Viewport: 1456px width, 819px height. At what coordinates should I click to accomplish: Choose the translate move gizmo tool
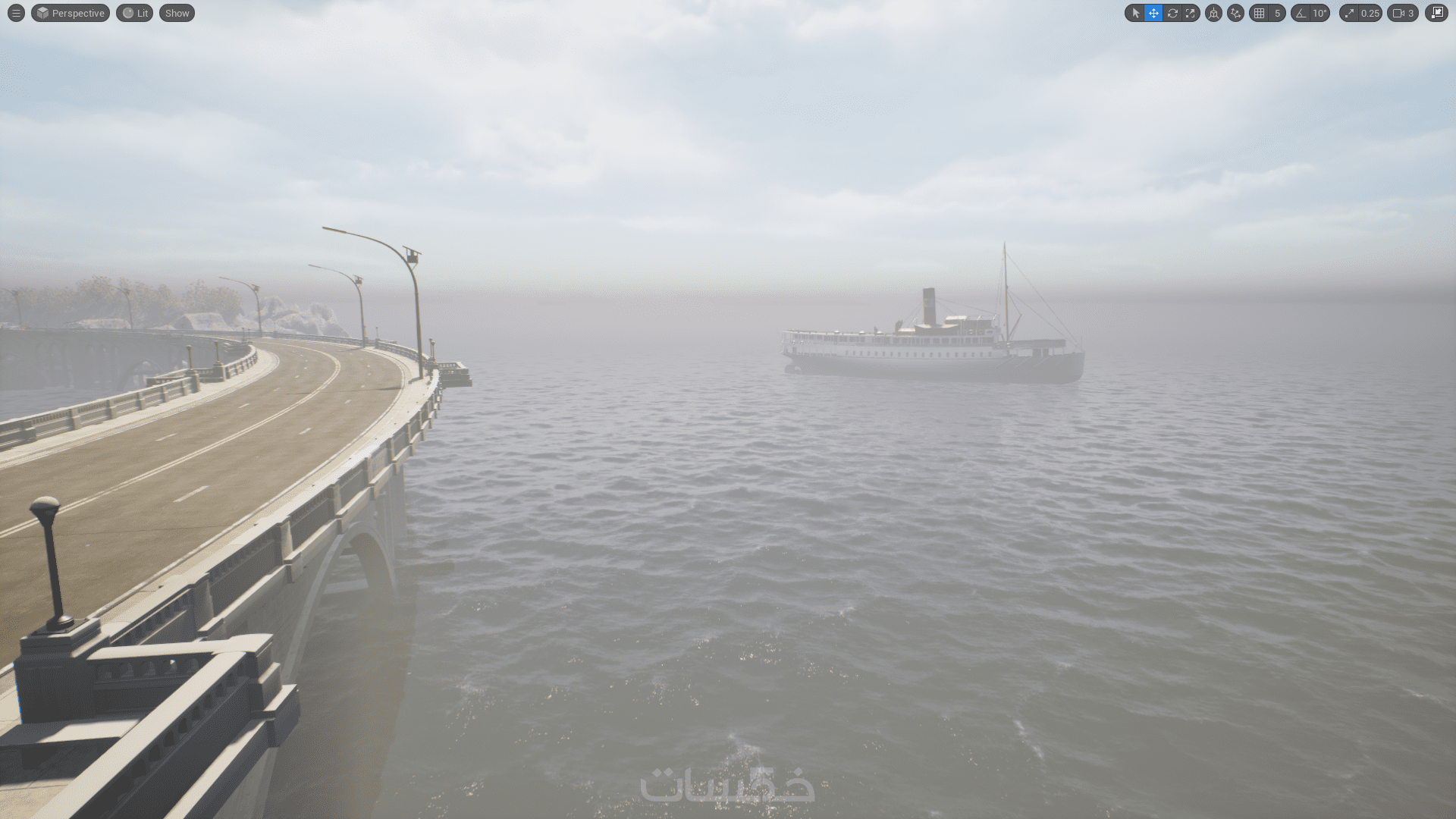pyautogui.click(x=1153, y=13)
